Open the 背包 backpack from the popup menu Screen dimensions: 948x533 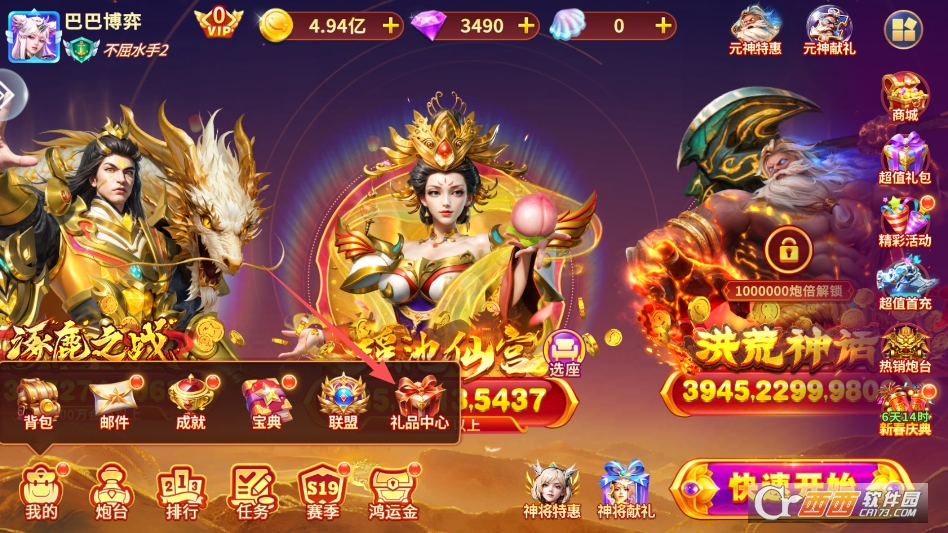pos(39,402)
